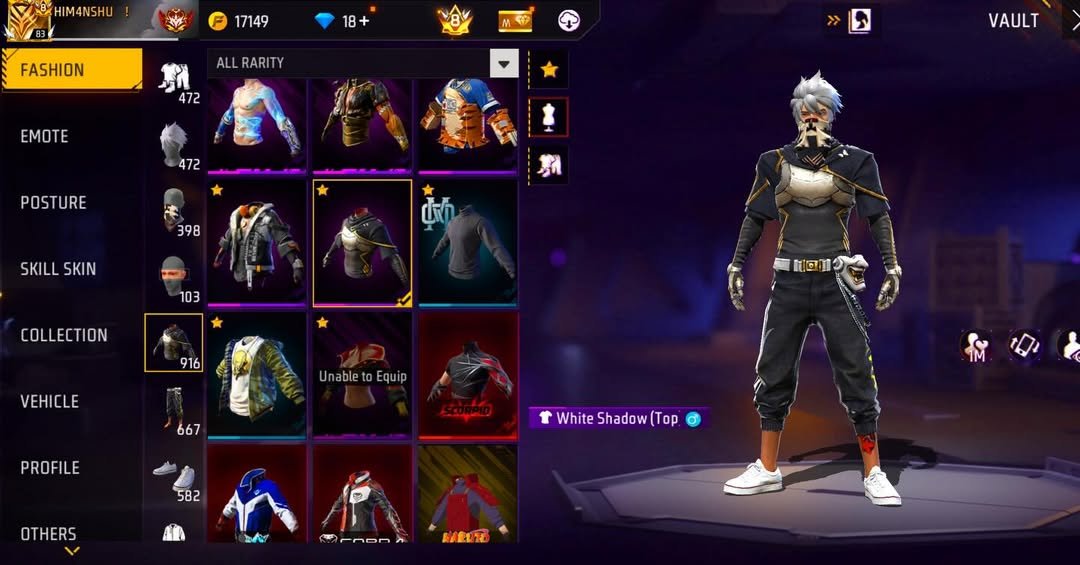Click the Unable to Equip top
Image resolution: width=1080 pixels, height=565 pixels.
point(362,373)
